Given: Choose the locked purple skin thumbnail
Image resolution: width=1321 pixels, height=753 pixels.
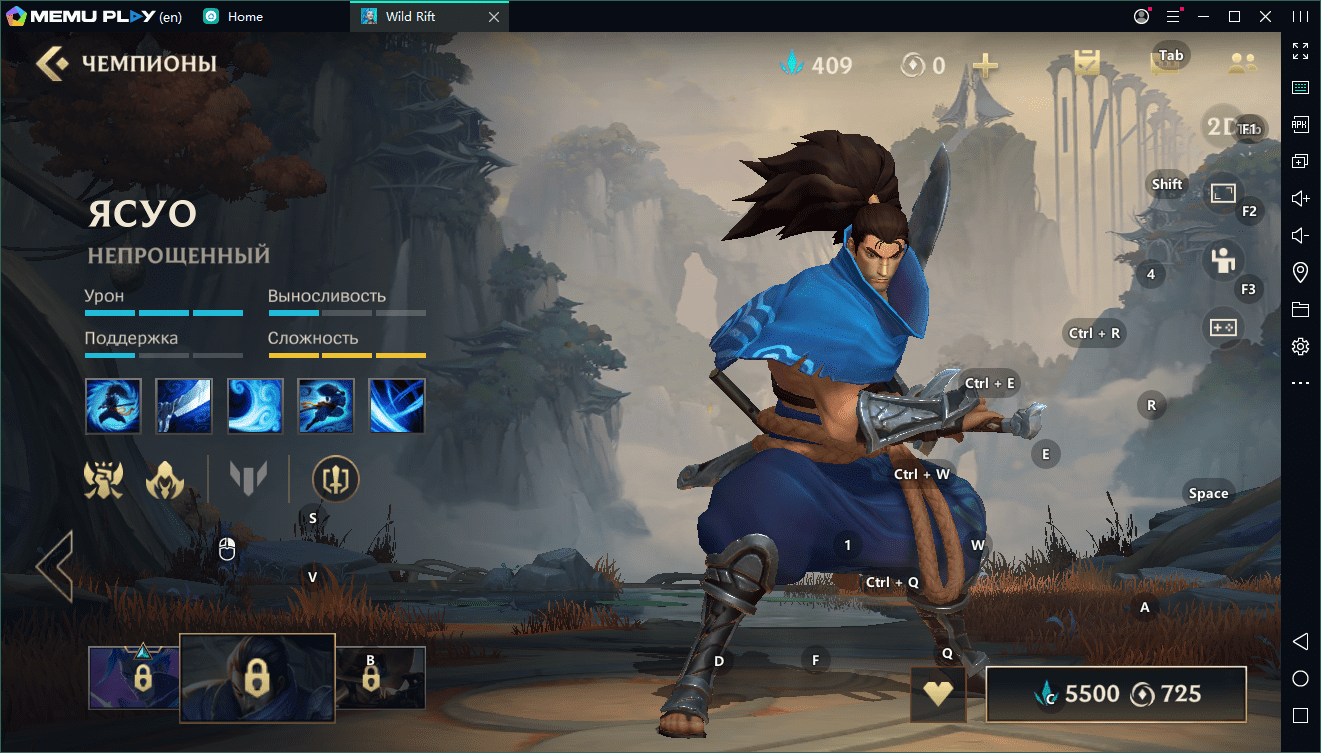Looking at the screenshot, I should point(134,677).
